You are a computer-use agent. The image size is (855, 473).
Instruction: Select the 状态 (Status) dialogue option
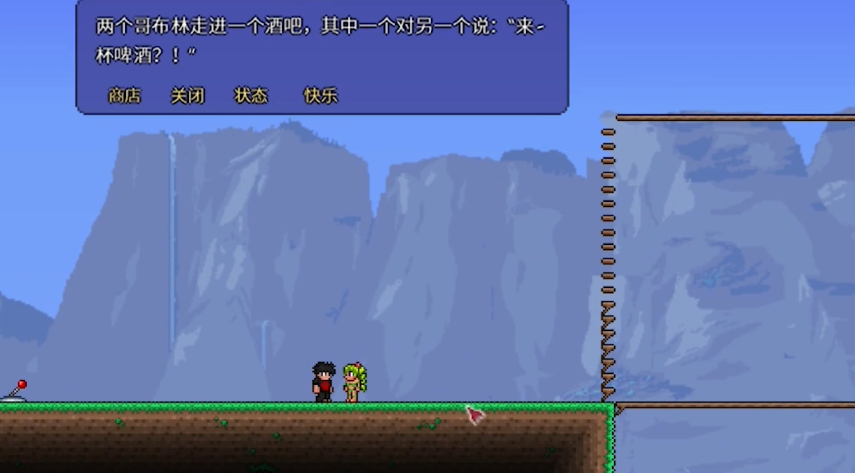pyautogui.click(x=251, y=96)
